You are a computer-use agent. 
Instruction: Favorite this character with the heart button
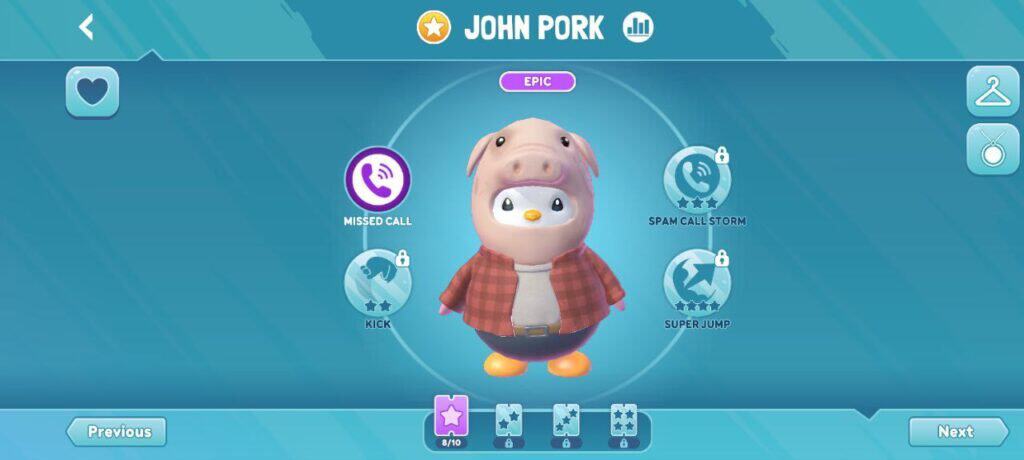pos(92,92)
